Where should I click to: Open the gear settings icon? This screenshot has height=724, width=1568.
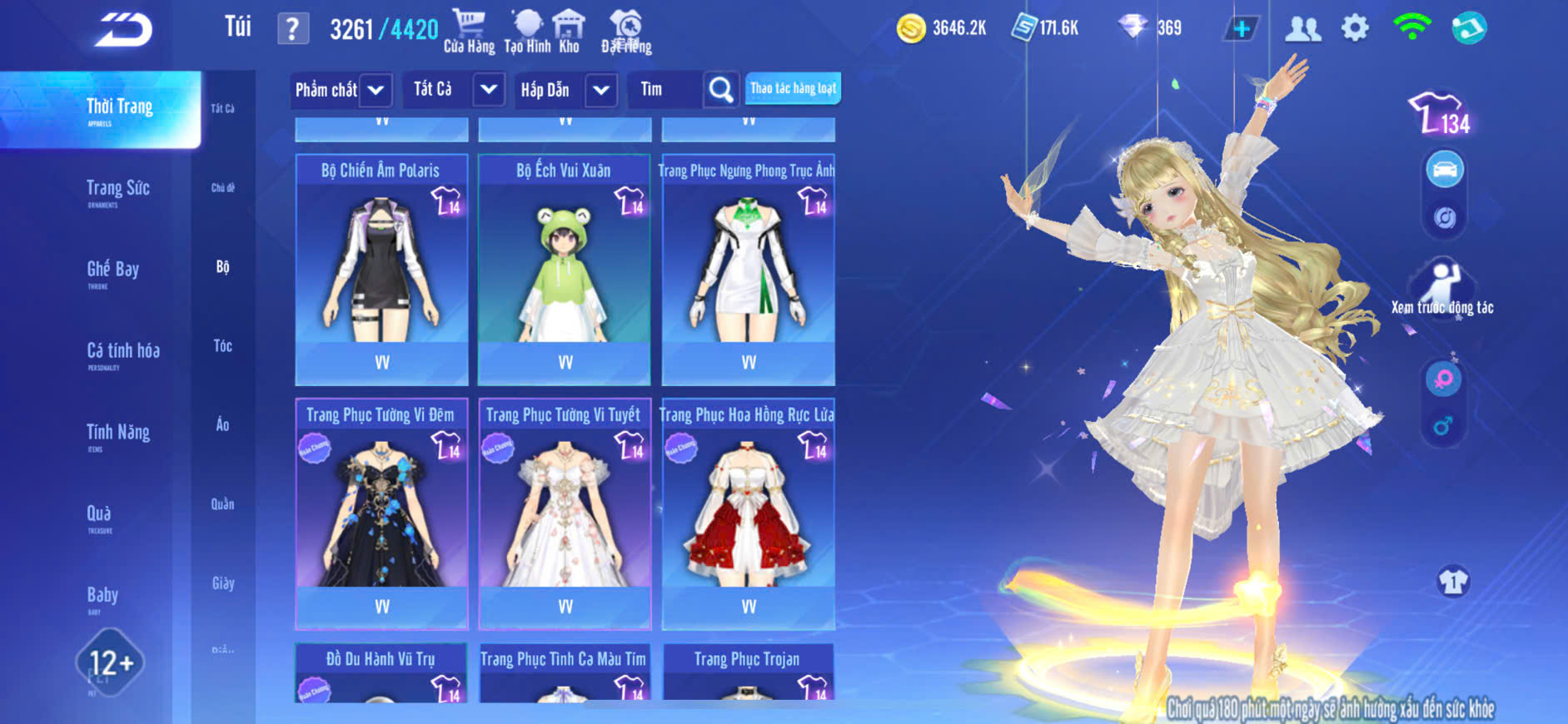click(x=1355, y=28)
